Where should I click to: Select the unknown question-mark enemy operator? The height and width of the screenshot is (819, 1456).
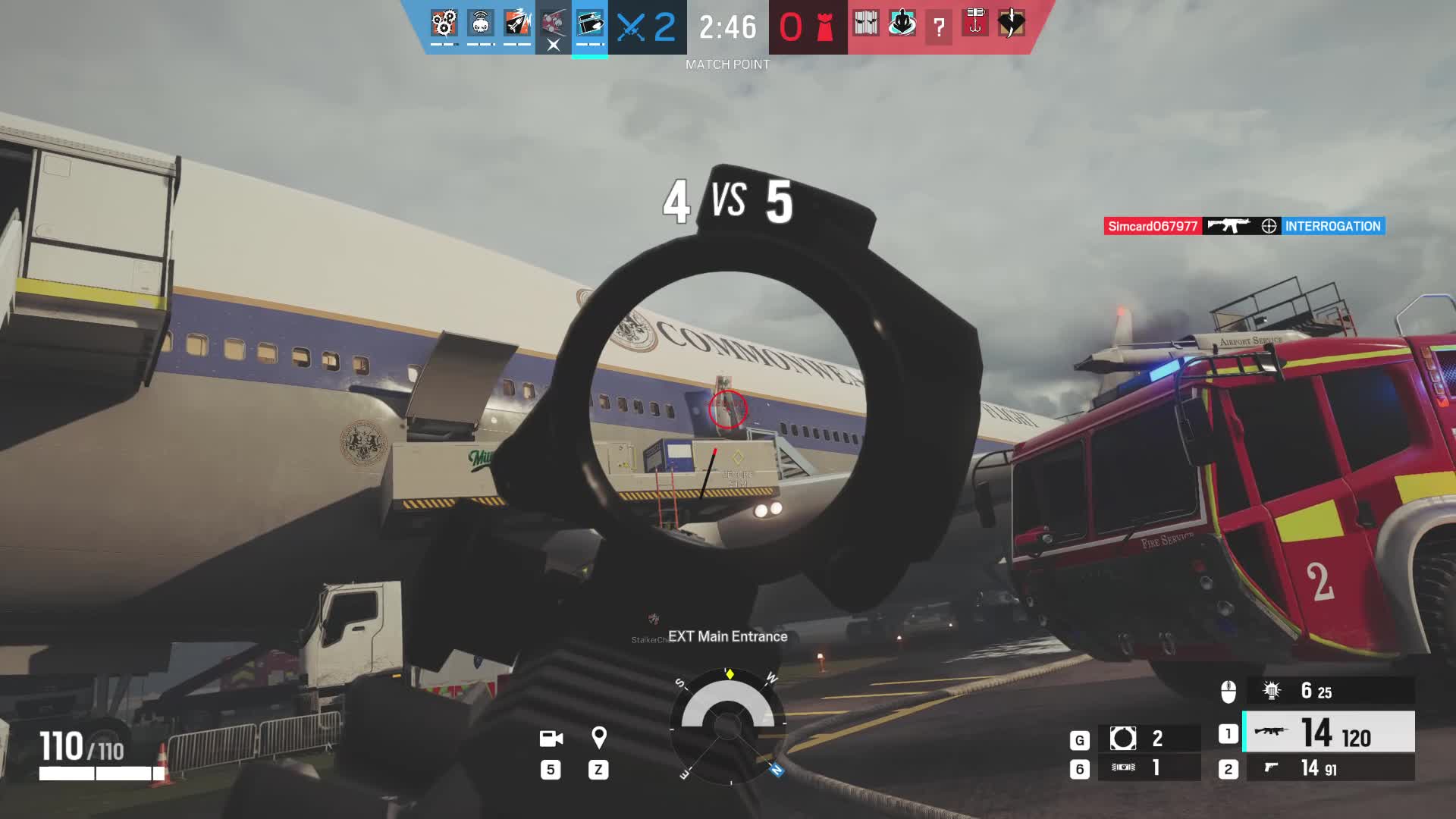[939, 27]
